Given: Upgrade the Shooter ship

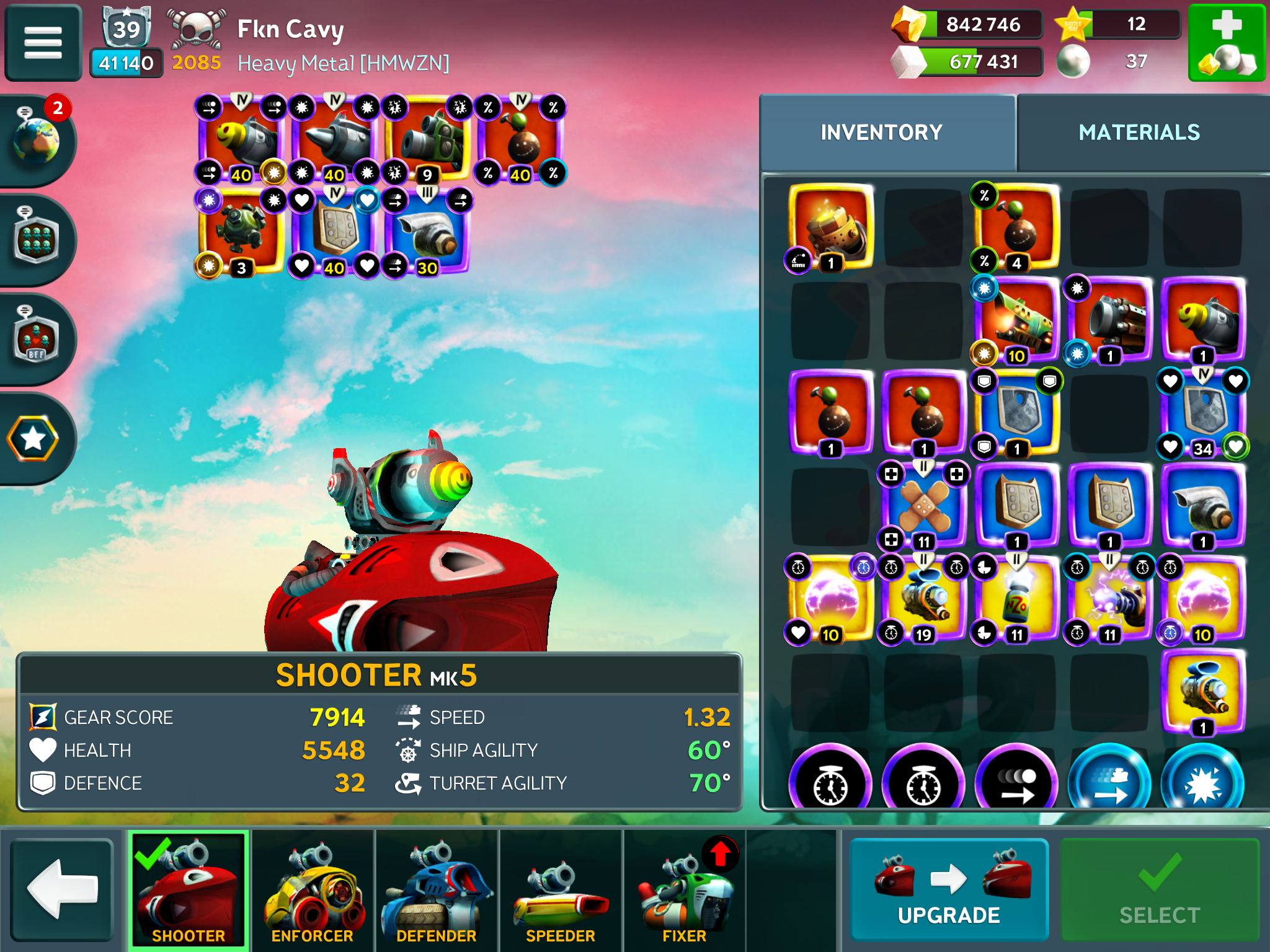Looking at the screenshot, I should tap(949, 889).
